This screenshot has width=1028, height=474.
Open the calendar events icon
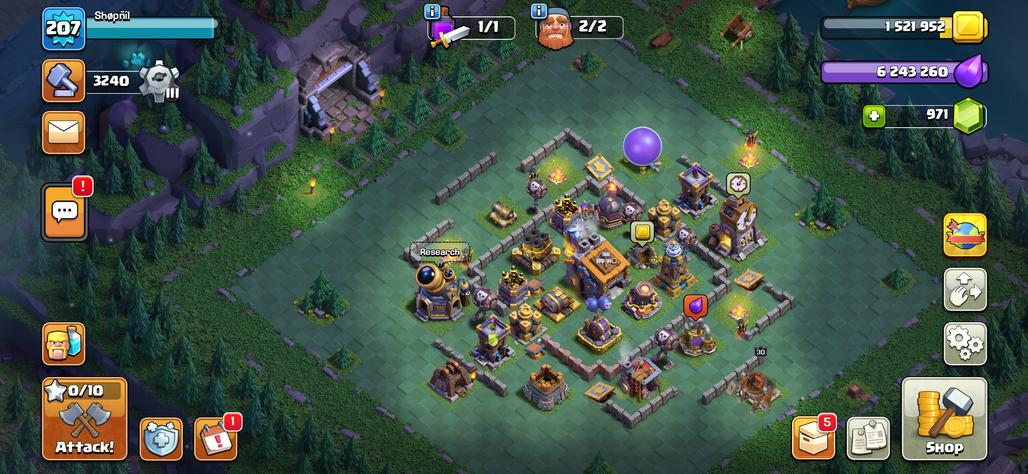(x=215, y=438)
